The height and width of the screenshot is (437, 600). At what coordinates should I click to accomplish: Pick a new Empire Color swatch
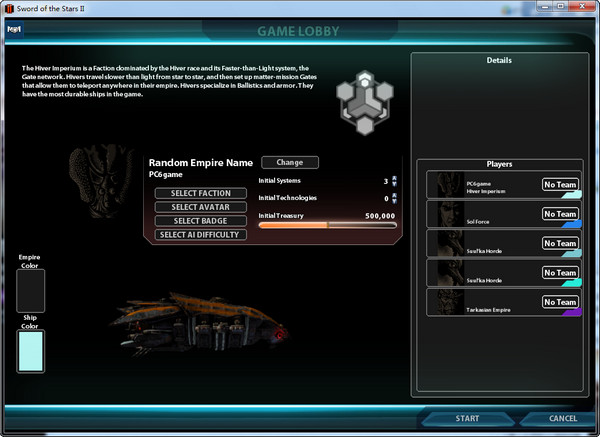coord(31,291)
